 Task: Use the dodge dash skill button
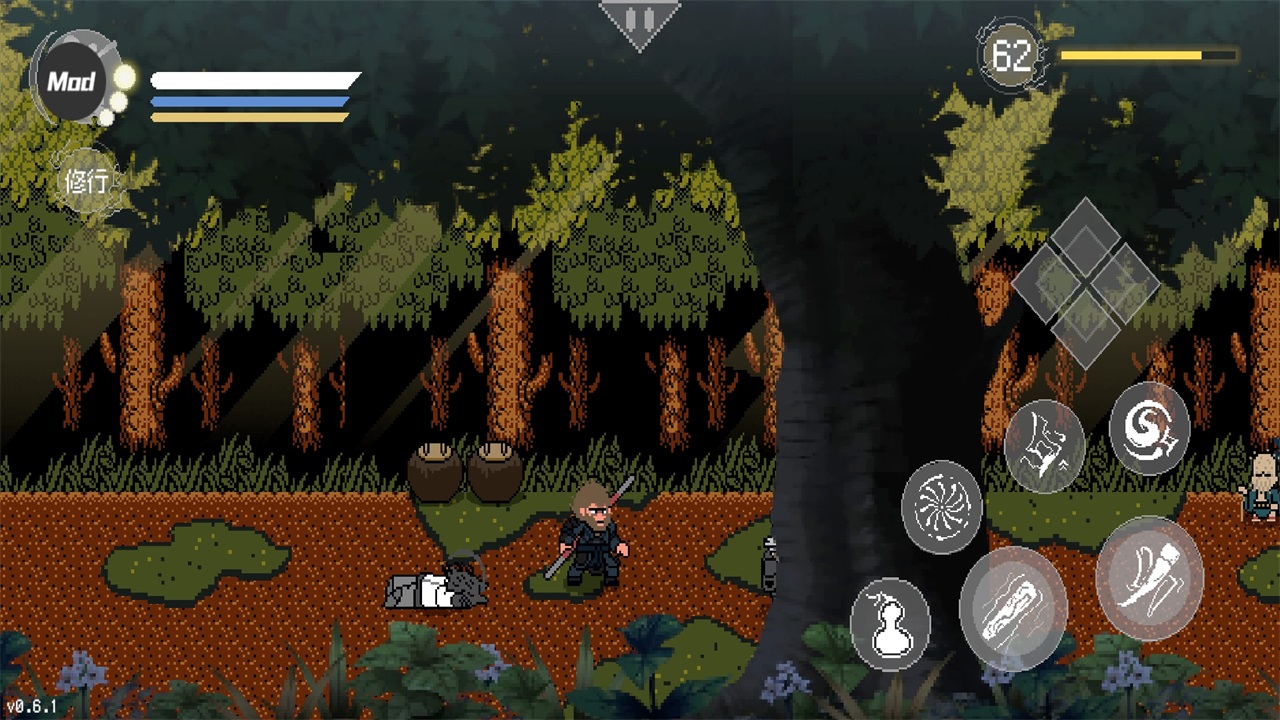1044,446
